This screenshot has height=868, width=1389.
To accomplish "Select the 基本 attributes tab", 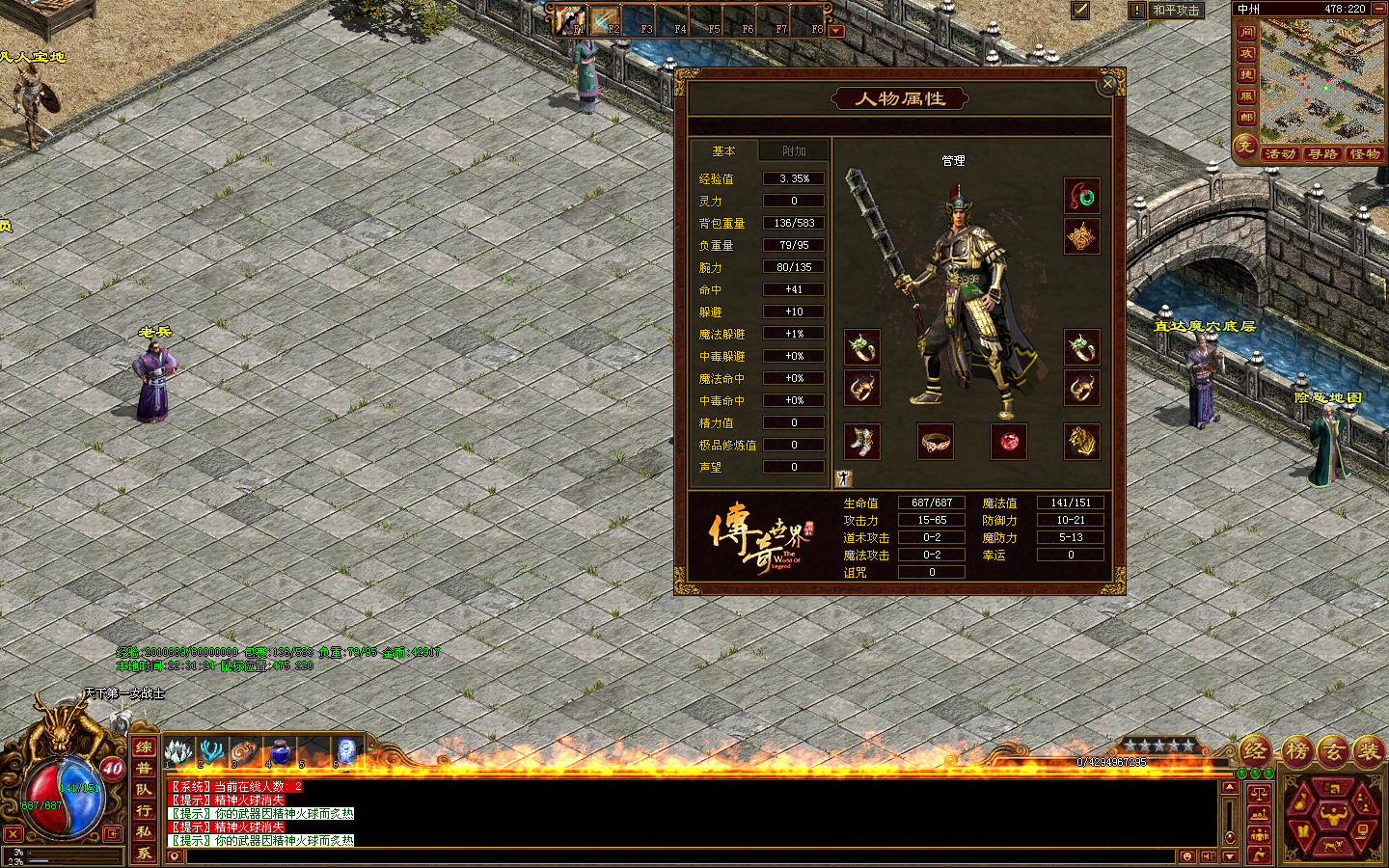I will (723, 151).
